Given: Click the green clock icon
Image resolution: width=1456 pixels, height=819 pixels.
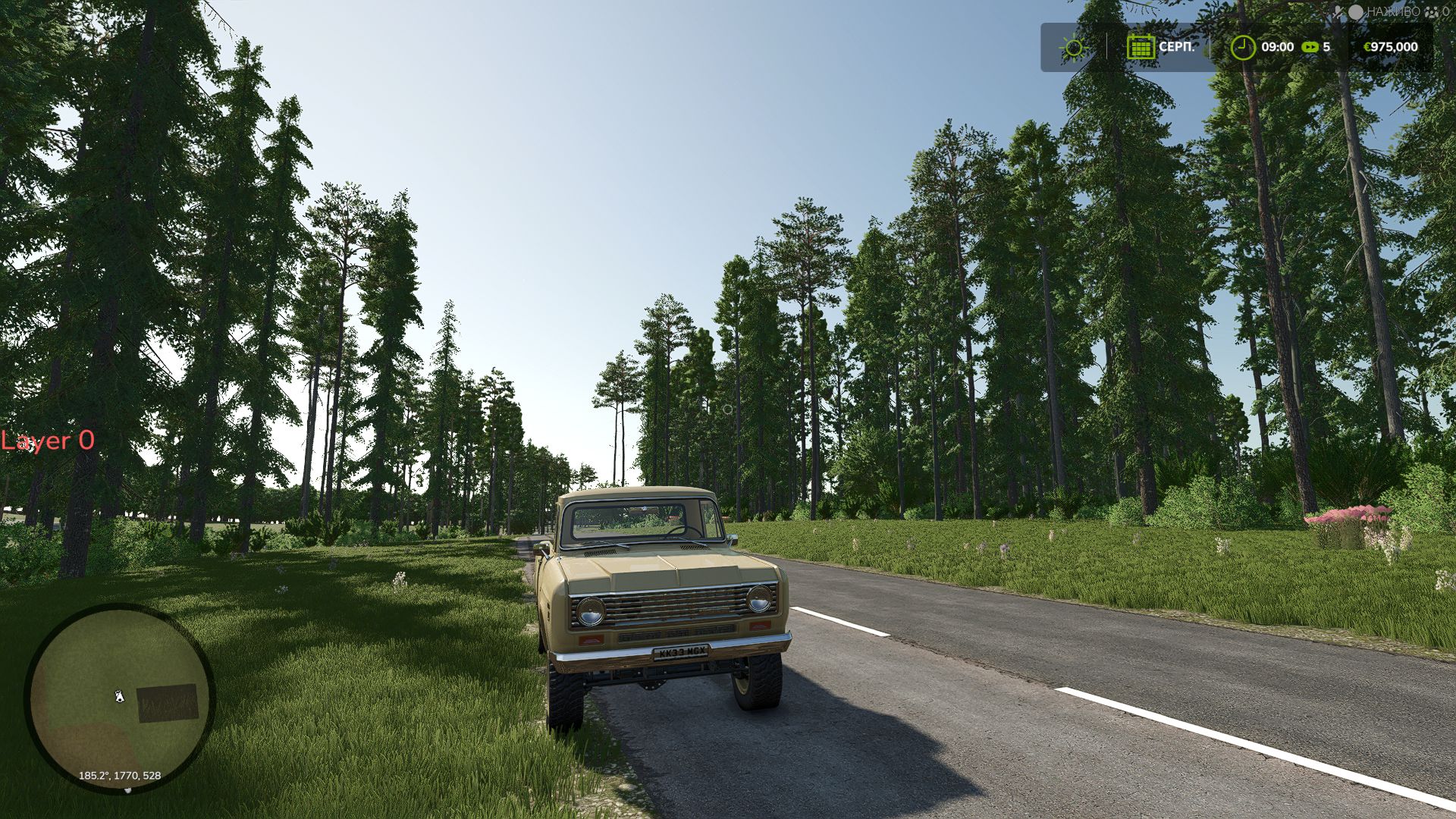Looking at the screenshot, I should pos(1242,47).
